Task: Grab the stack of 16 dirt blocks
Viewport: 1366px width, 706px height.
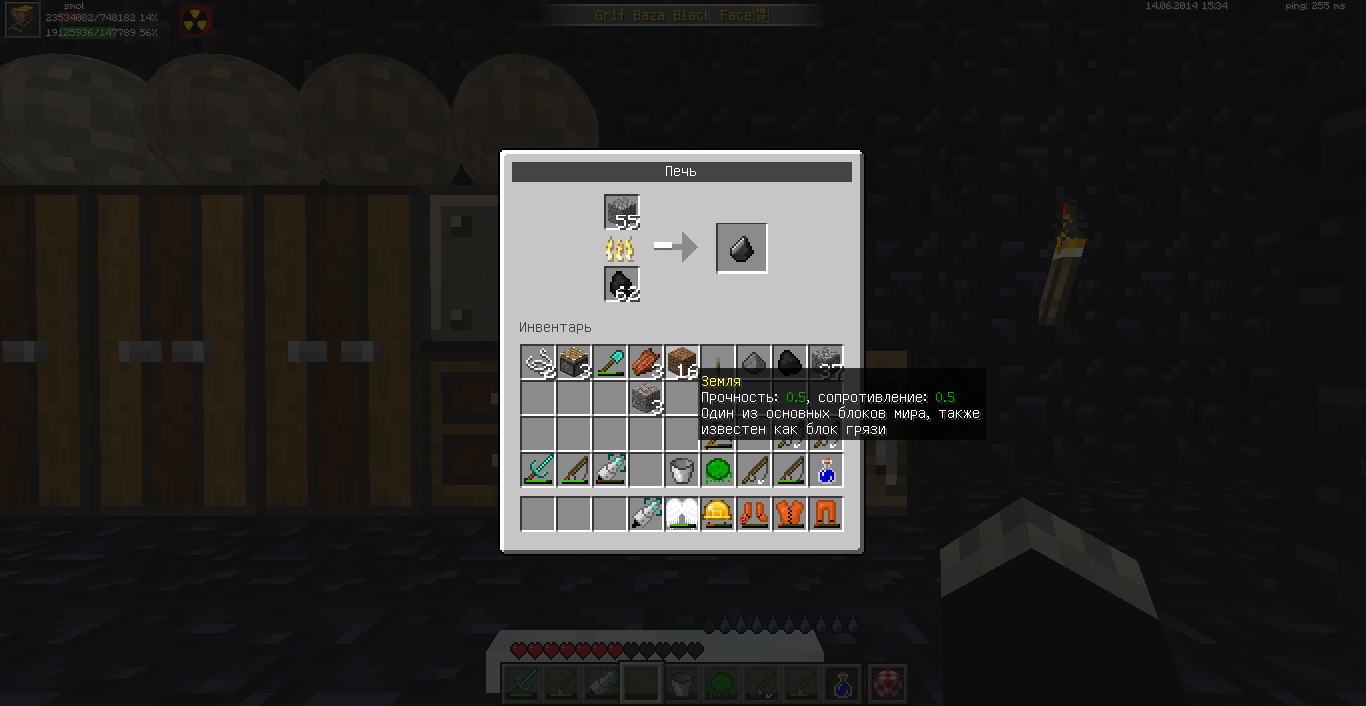Action: click(x=682, y=362)
